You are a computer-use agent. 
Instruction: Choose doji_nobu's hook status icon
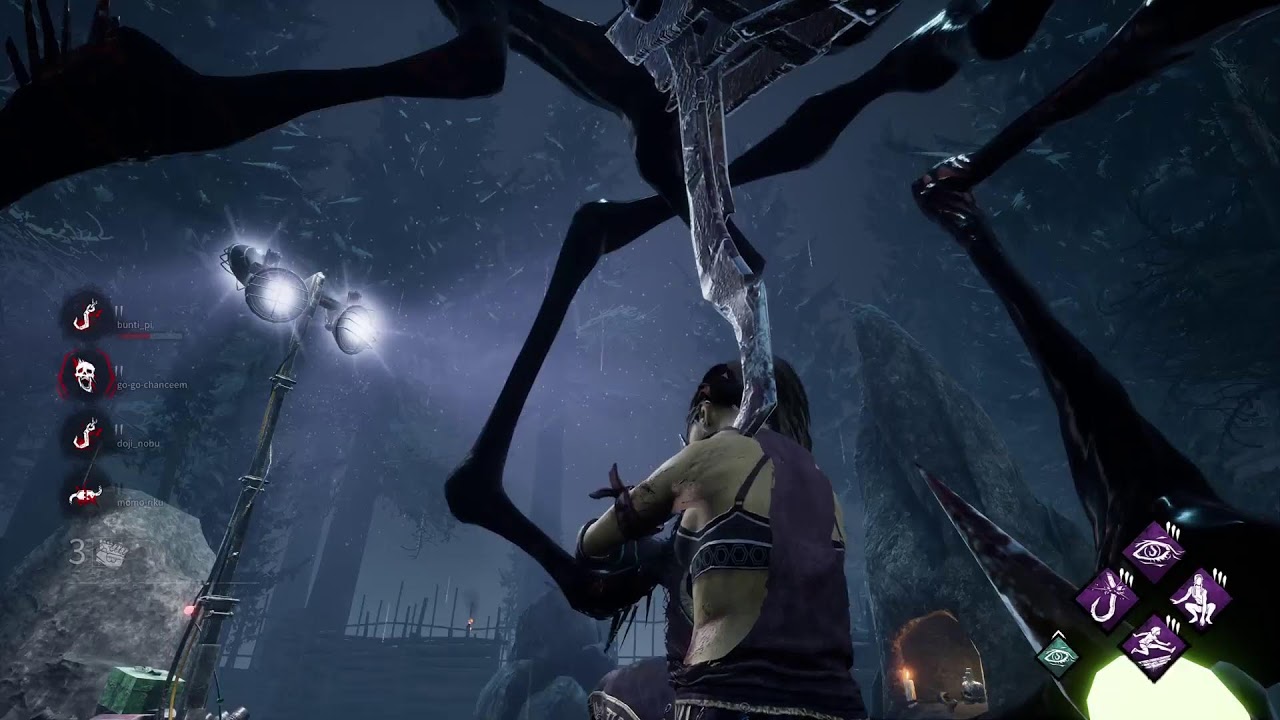(87, 435)
